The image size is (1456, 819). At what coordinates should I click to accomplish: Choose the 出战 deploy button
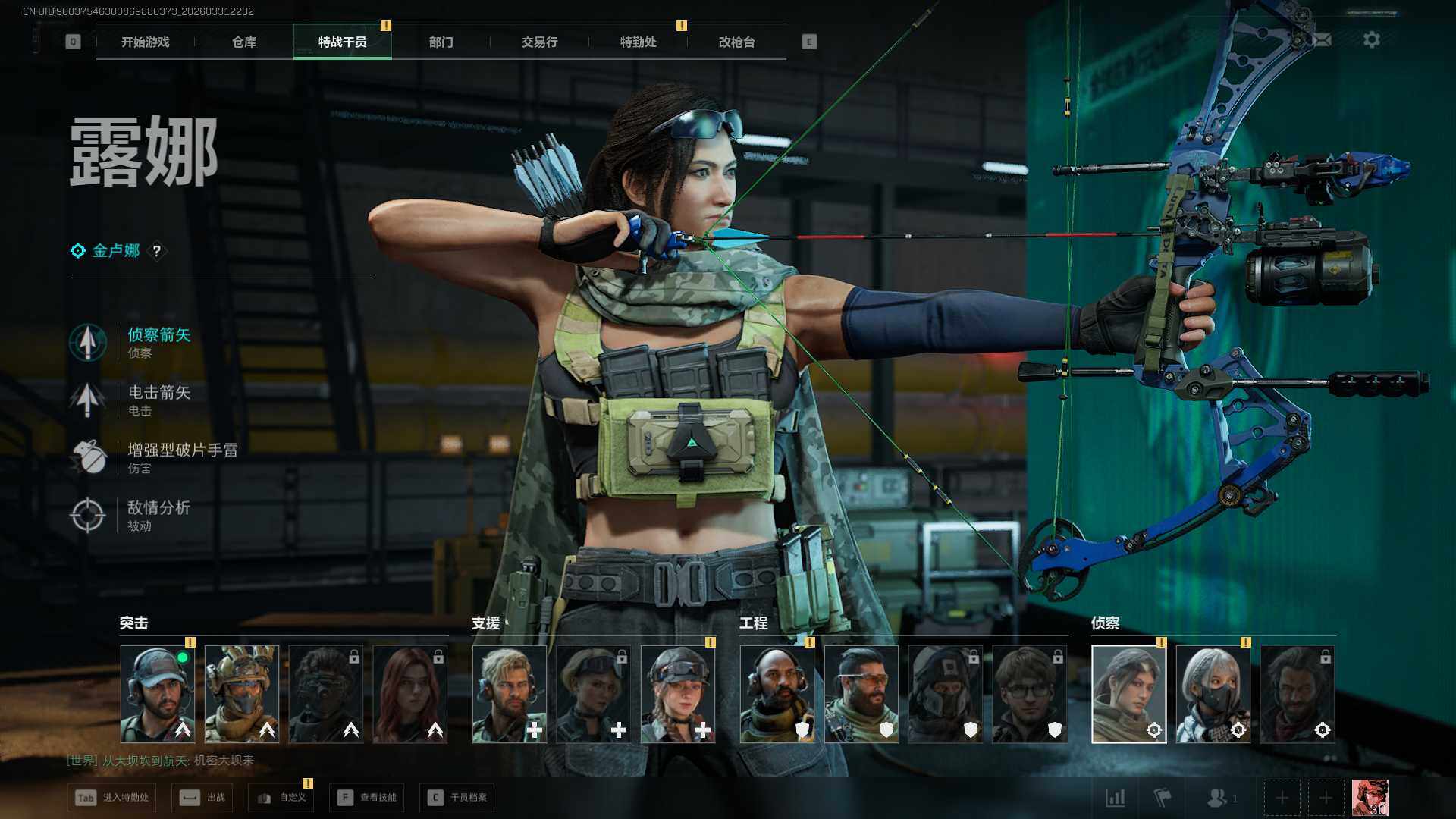(x=202, y=798)
